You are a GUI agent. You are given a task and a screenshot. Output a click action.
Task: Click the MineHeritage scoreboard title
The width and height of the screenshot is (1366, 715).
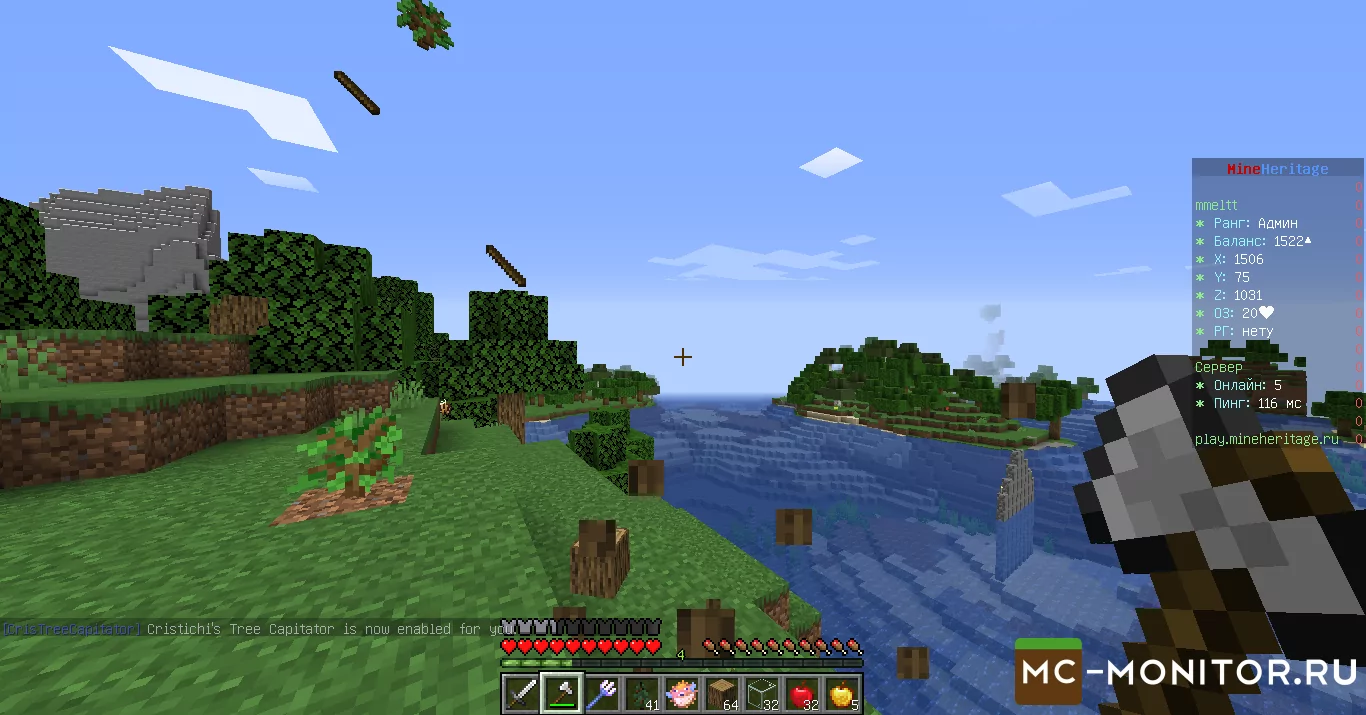[1277, 169]
